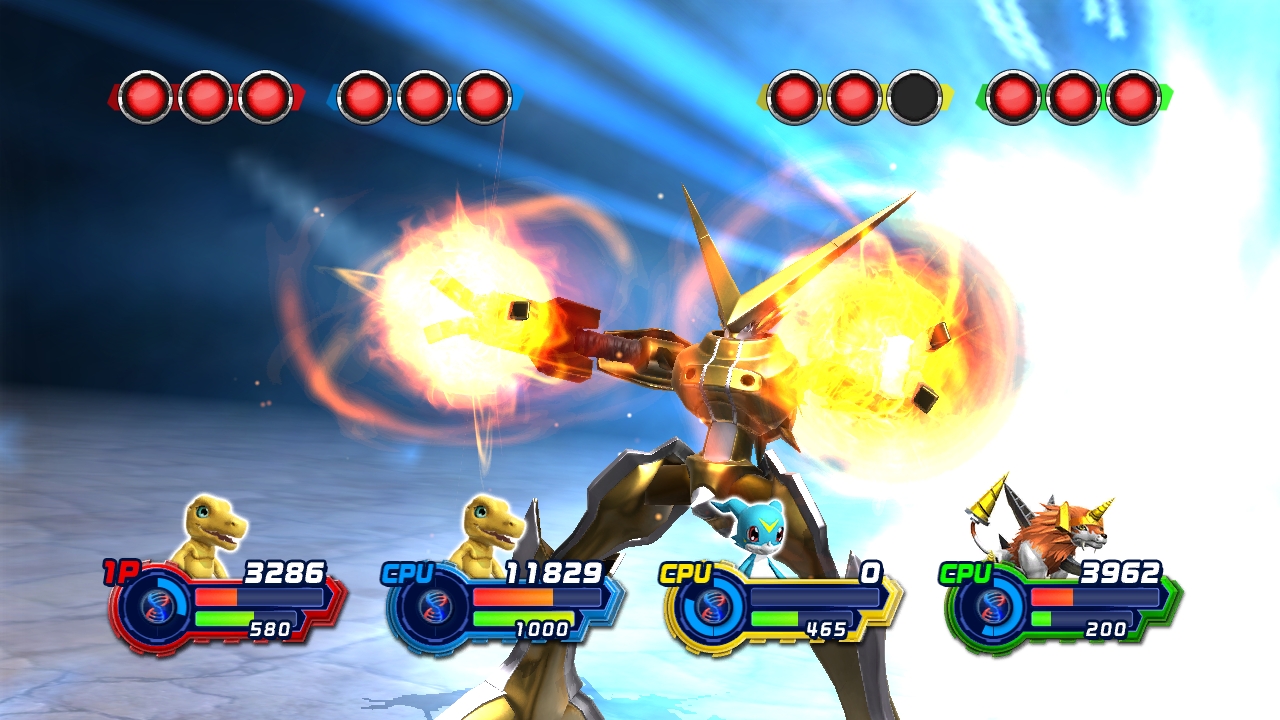Click the score value 3286 of player 1P
Screen dimensions: 1280x720
[285, 572]
